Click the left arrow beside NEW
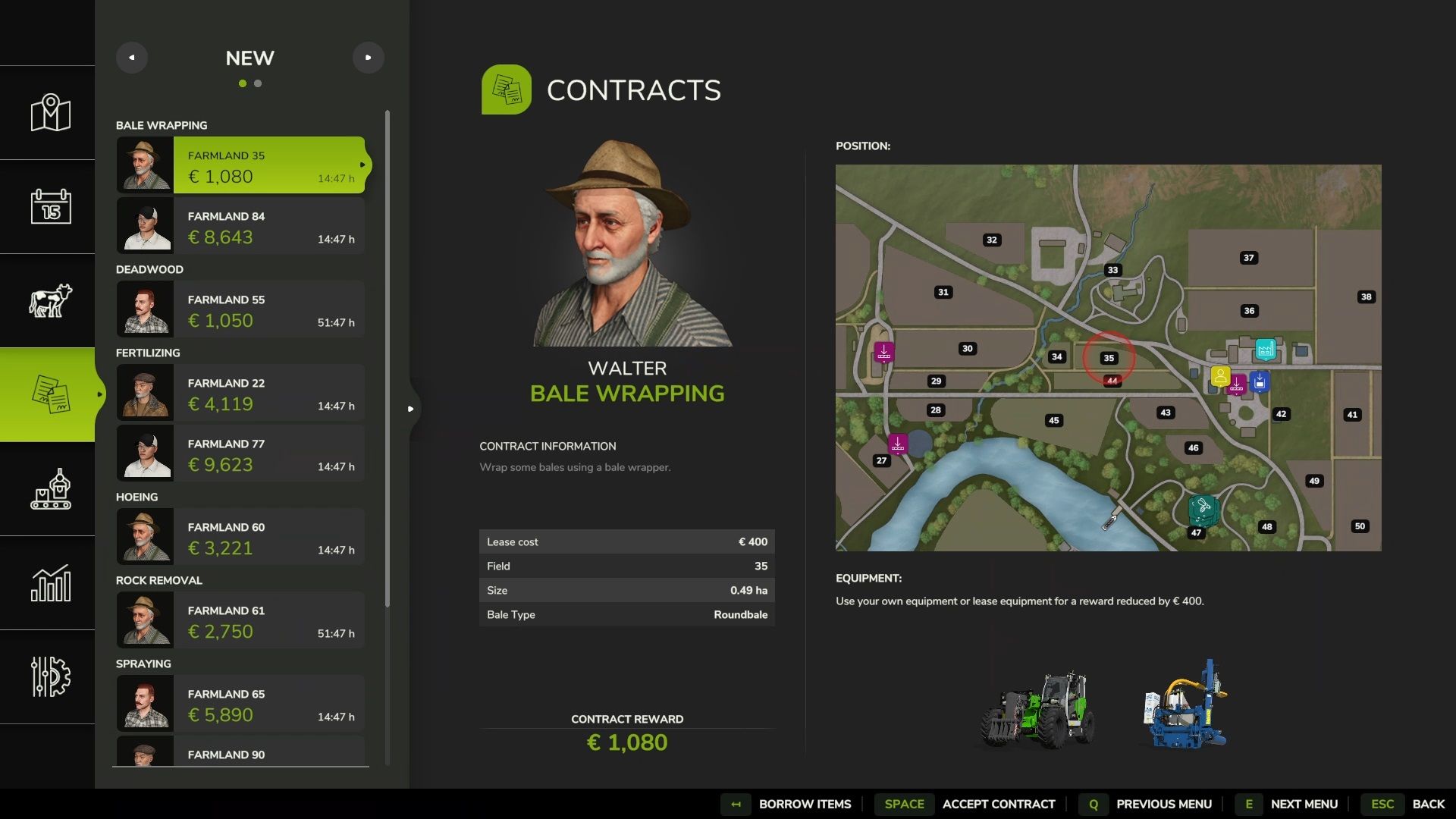This screenshot has width=1456, height=819. (132, 57)
